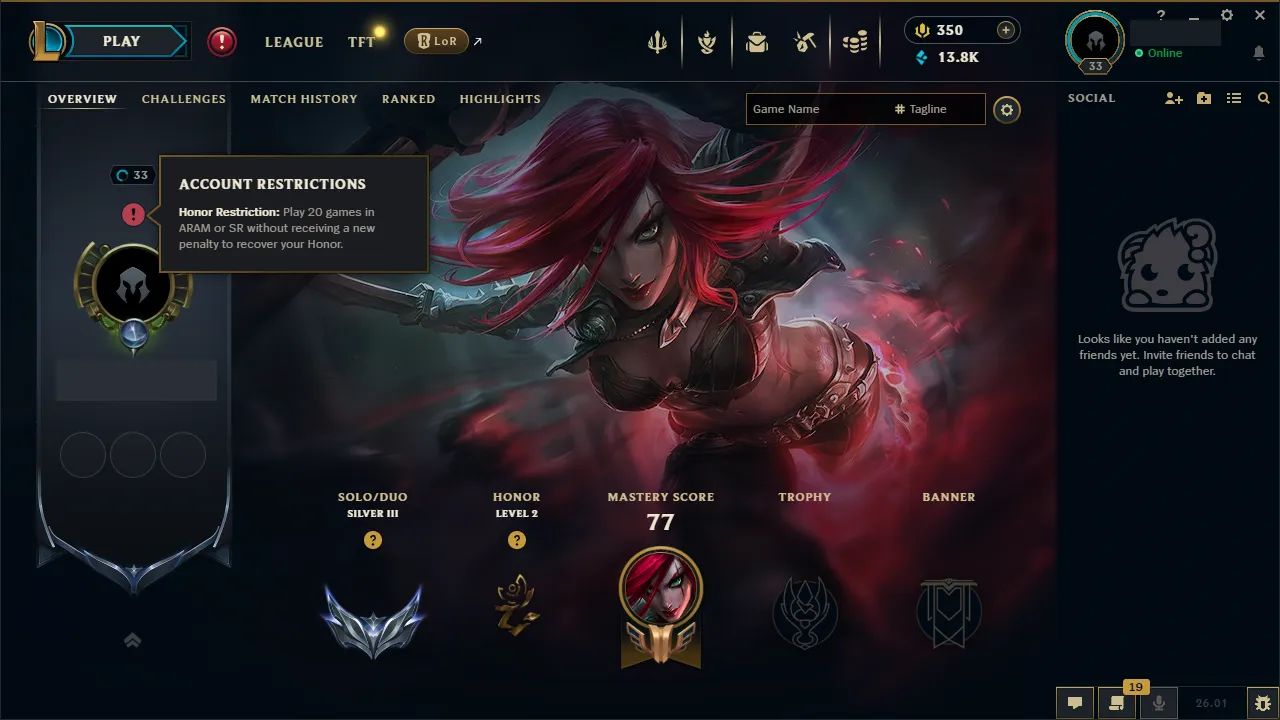Image resolution: width=1280 pixels, height=720 pixels.
Task: Mute the microphone
Action: [1159, 703]
